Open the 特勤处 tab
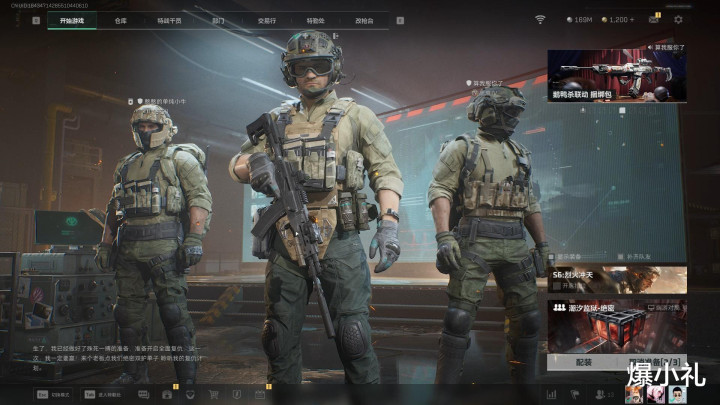Screen dimensions: 720x405 pyautogui.click(x=315, y=19)
